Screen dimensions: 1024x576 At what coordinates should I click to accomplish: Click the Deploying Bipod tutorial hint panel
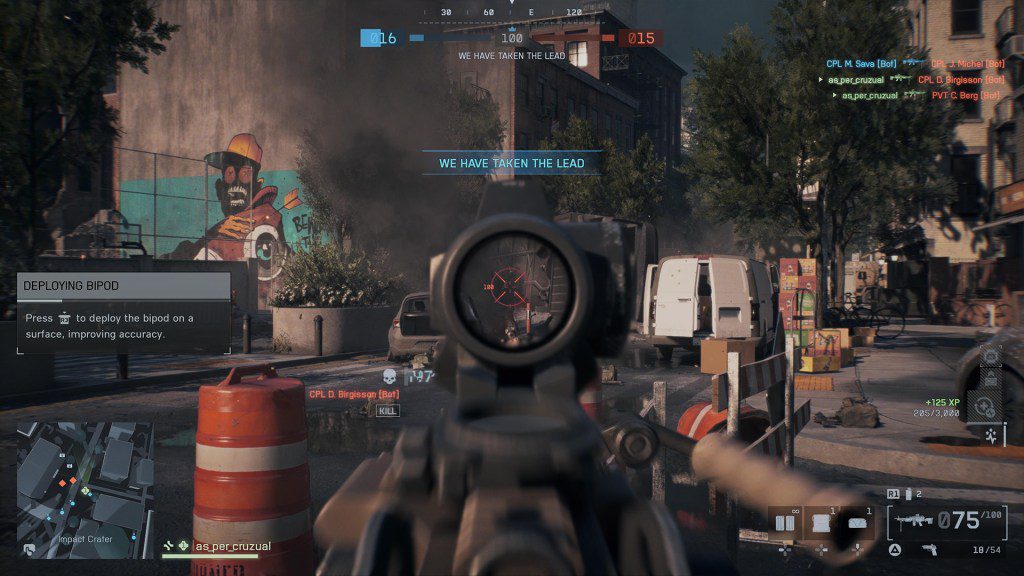coord(124,314)
